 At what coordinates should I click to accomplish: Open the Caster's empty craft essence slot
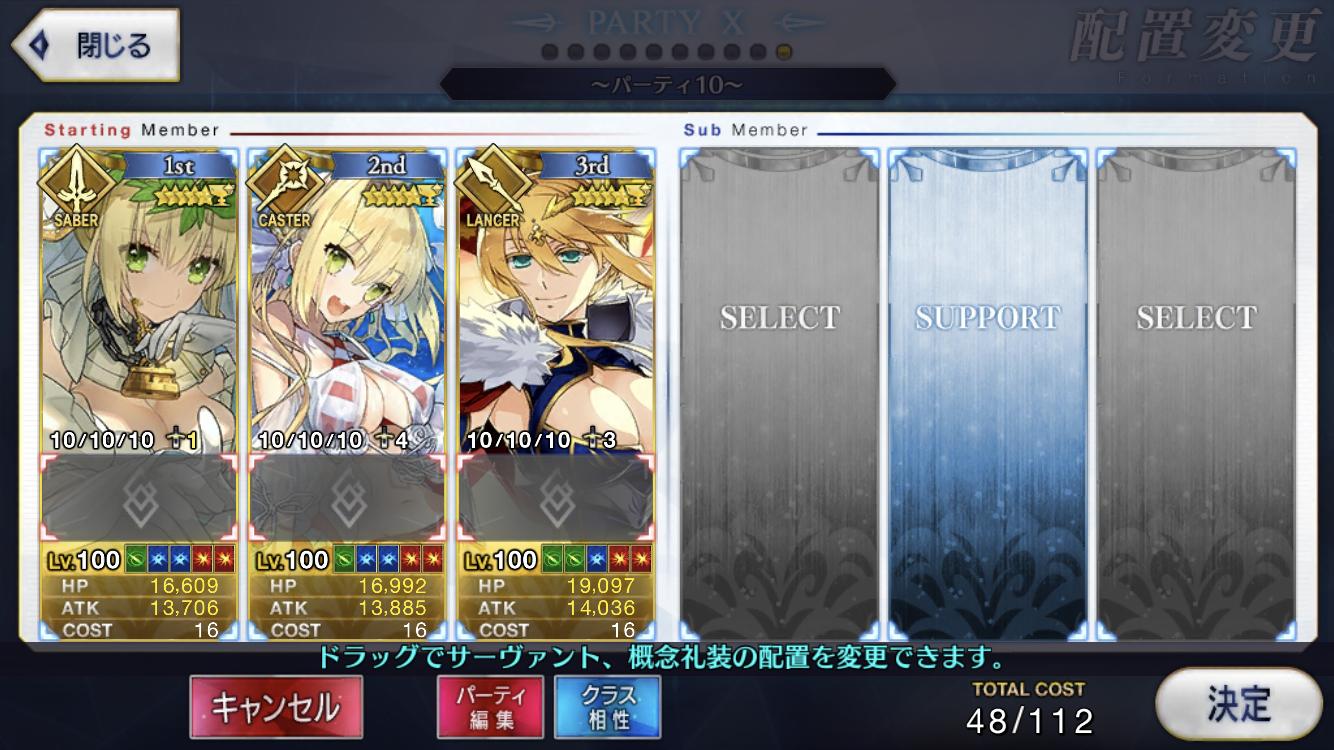click(347, 499)
